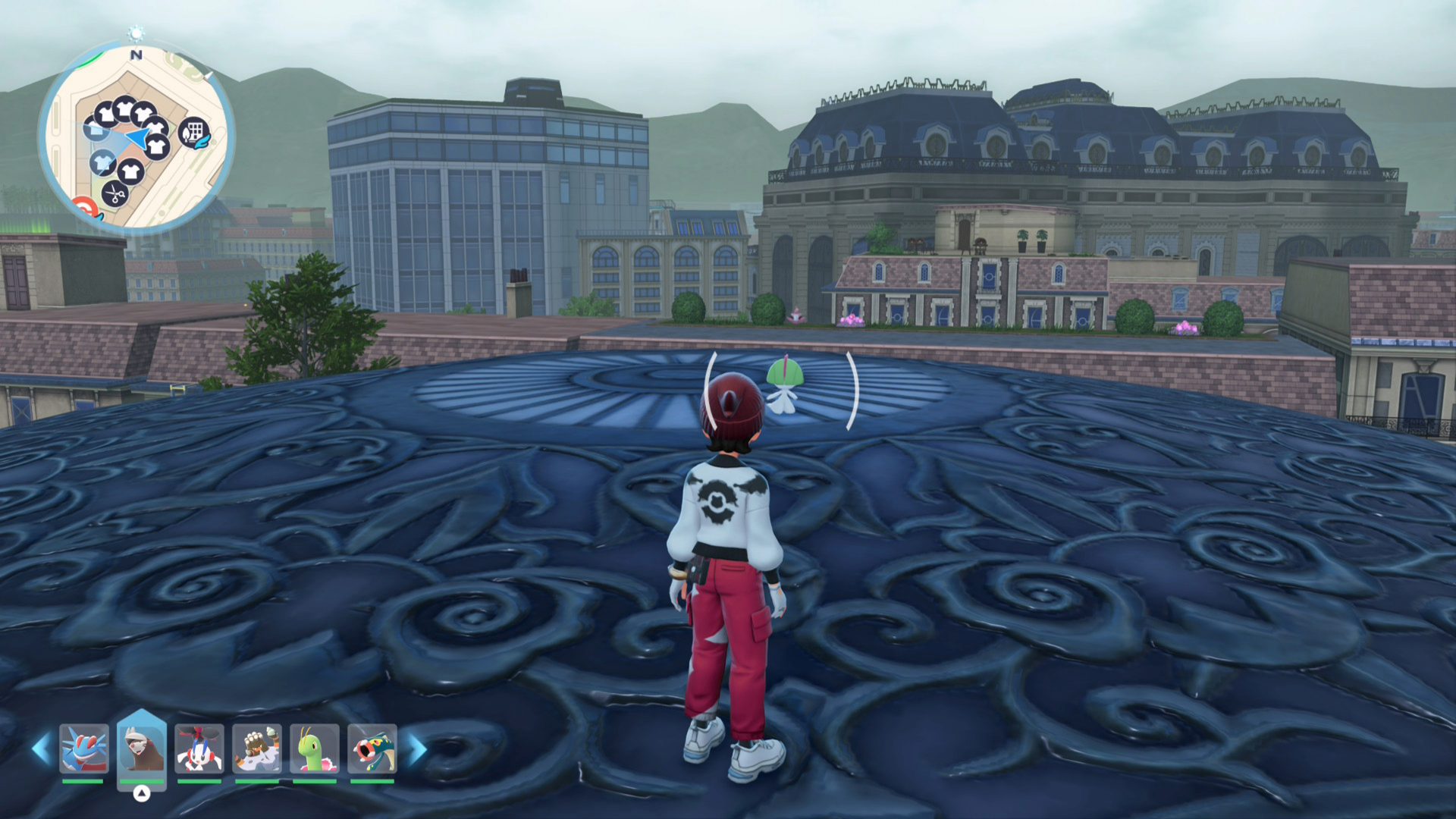Image resolution: width=1456 pixels, height=819 pixels.
Task: Pick the white long-eared Pokémon party slot
Action: point(199,748)
